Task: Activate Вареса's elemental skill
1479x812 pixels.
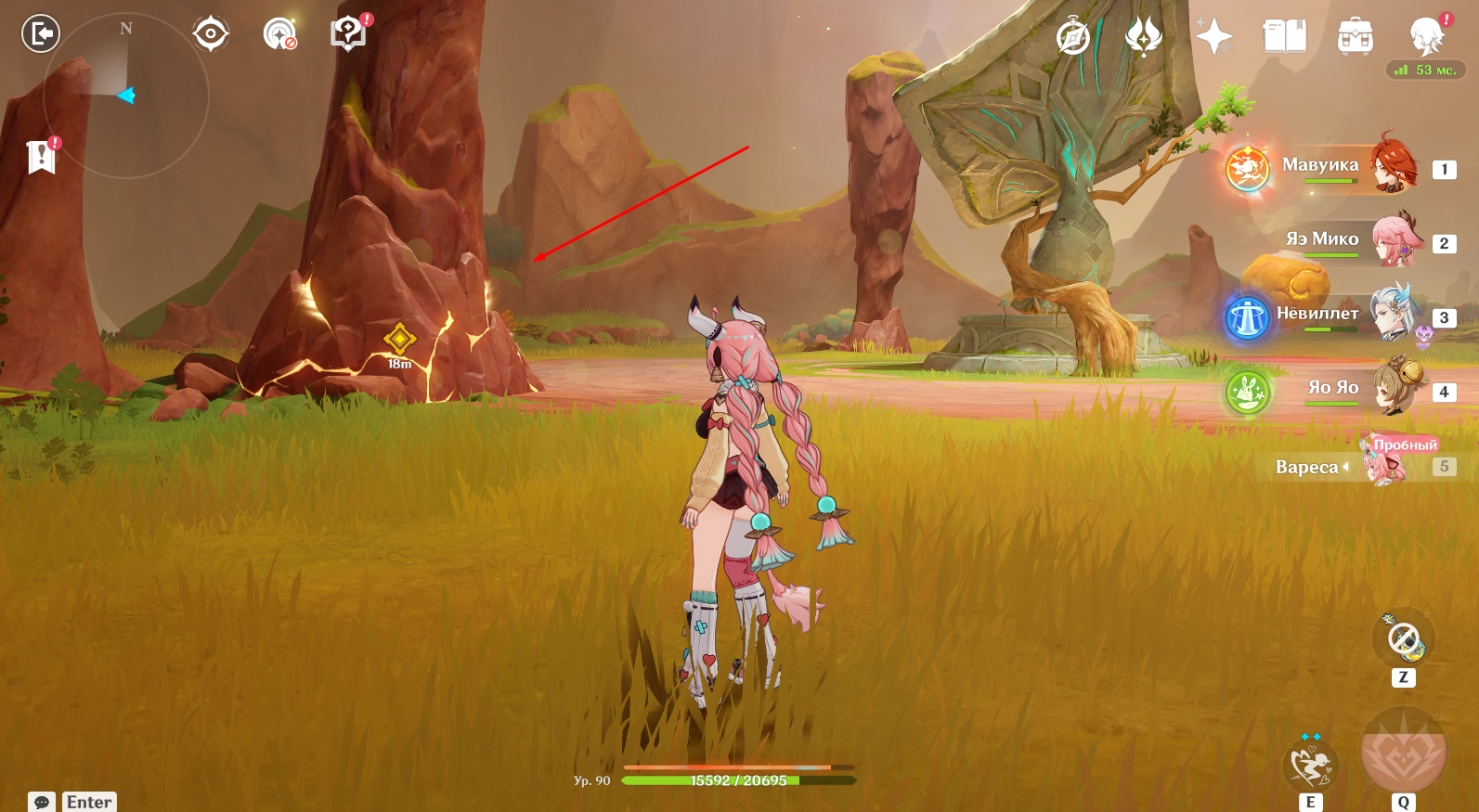Action: pyautogui.click(x=1310, y=766)
